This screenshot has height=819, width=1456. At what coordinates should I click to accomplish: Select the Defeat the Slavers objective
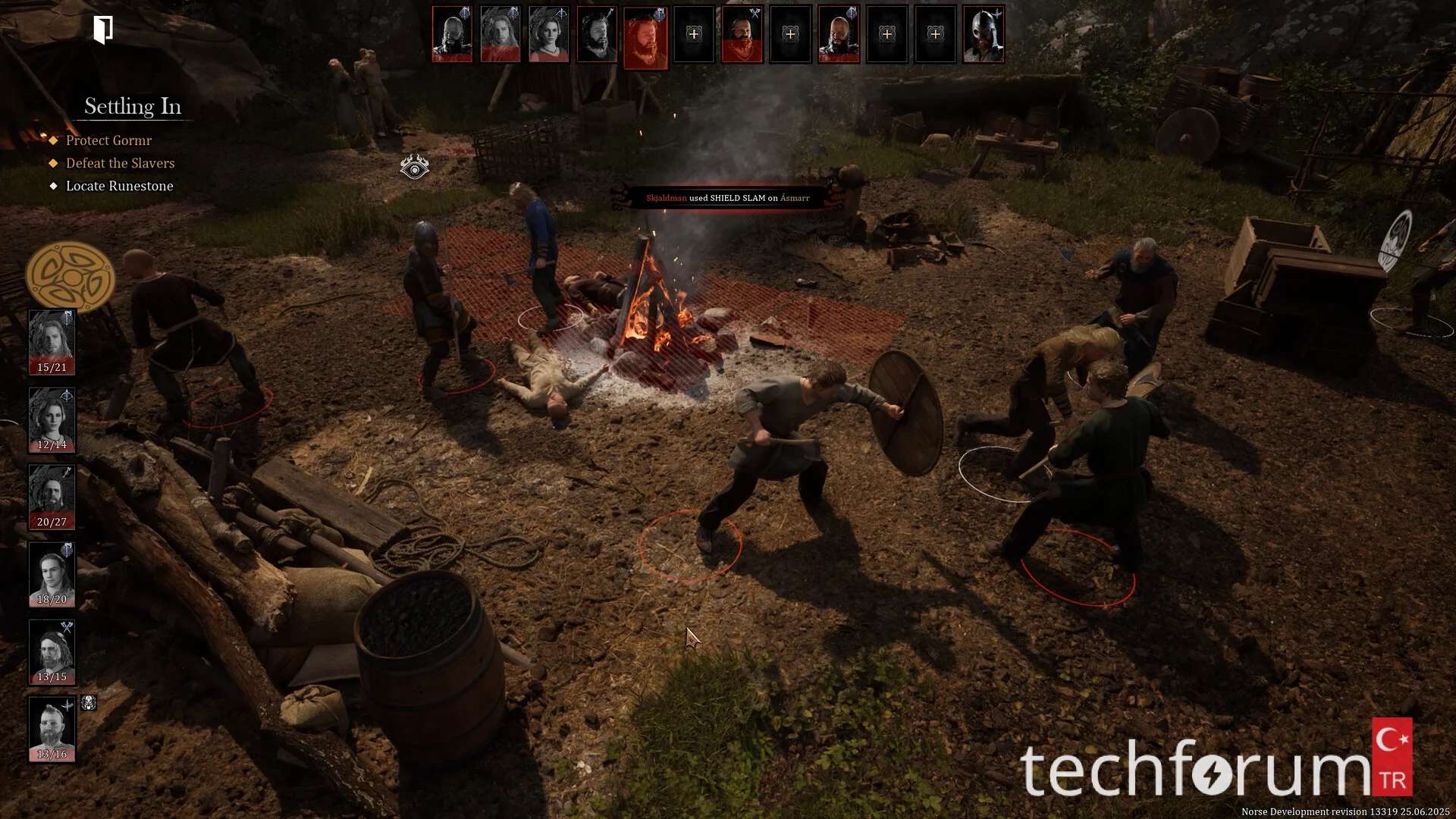pyautogui.click(x=120, y=163)
